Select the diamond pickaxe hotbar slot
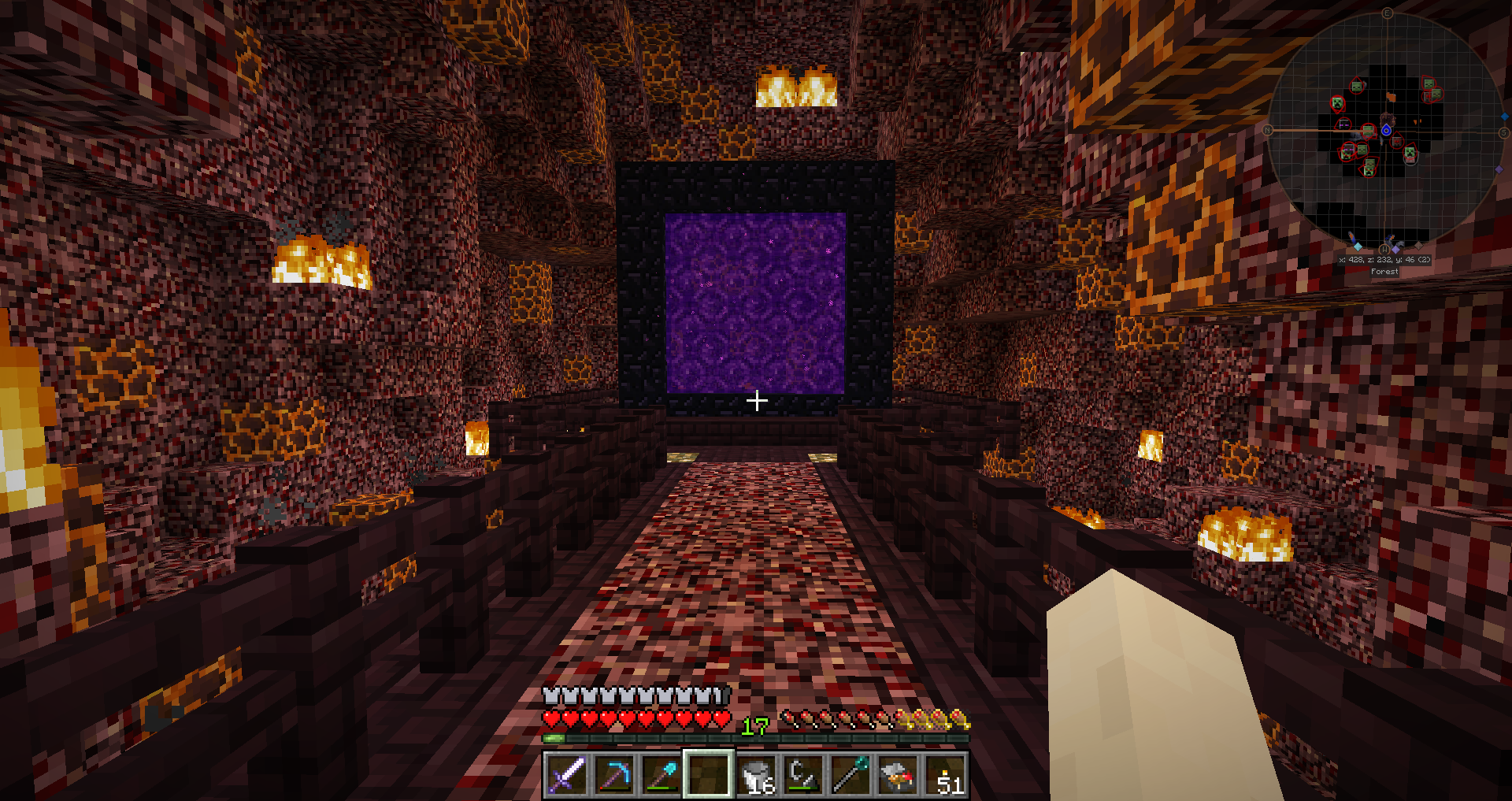Image resolution: width=1512 pixels, height=801 pixels. click(614, 775)
